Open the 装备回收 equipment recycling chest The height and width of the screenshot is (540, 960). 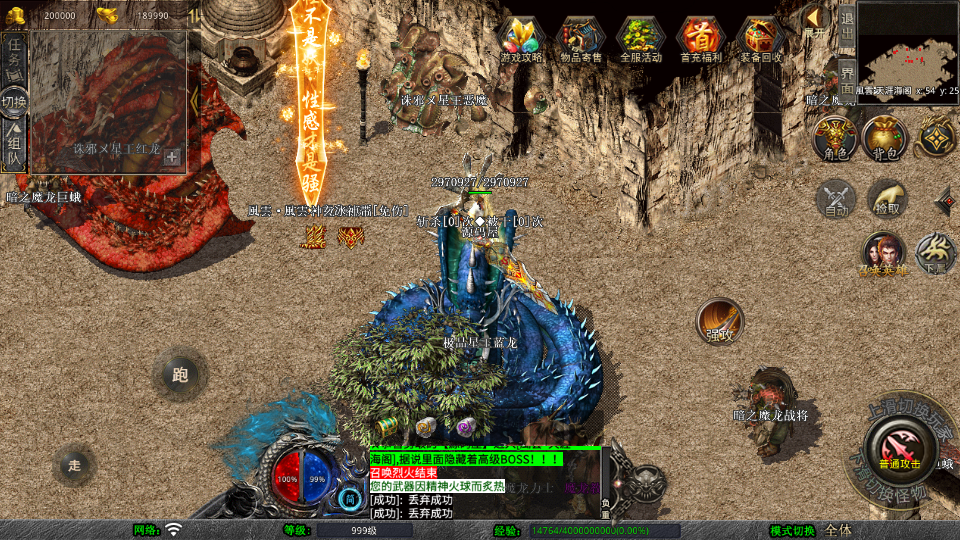tap(761, 40)
